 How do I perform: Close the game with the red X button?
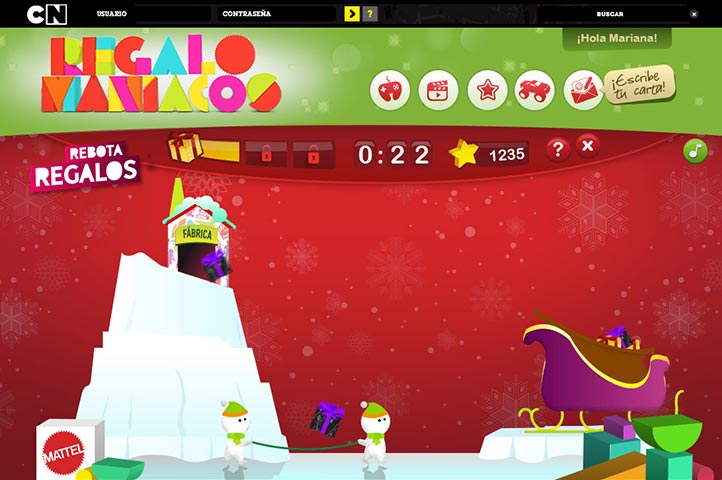click(588, 147)
